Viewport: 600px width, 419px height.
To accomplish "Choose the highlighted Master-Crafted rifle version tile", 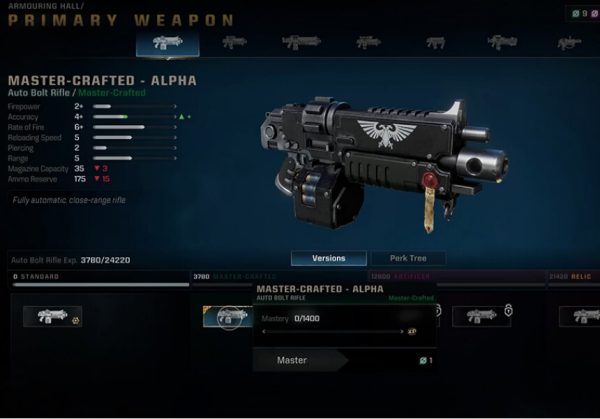I will (x=227, y=316).
